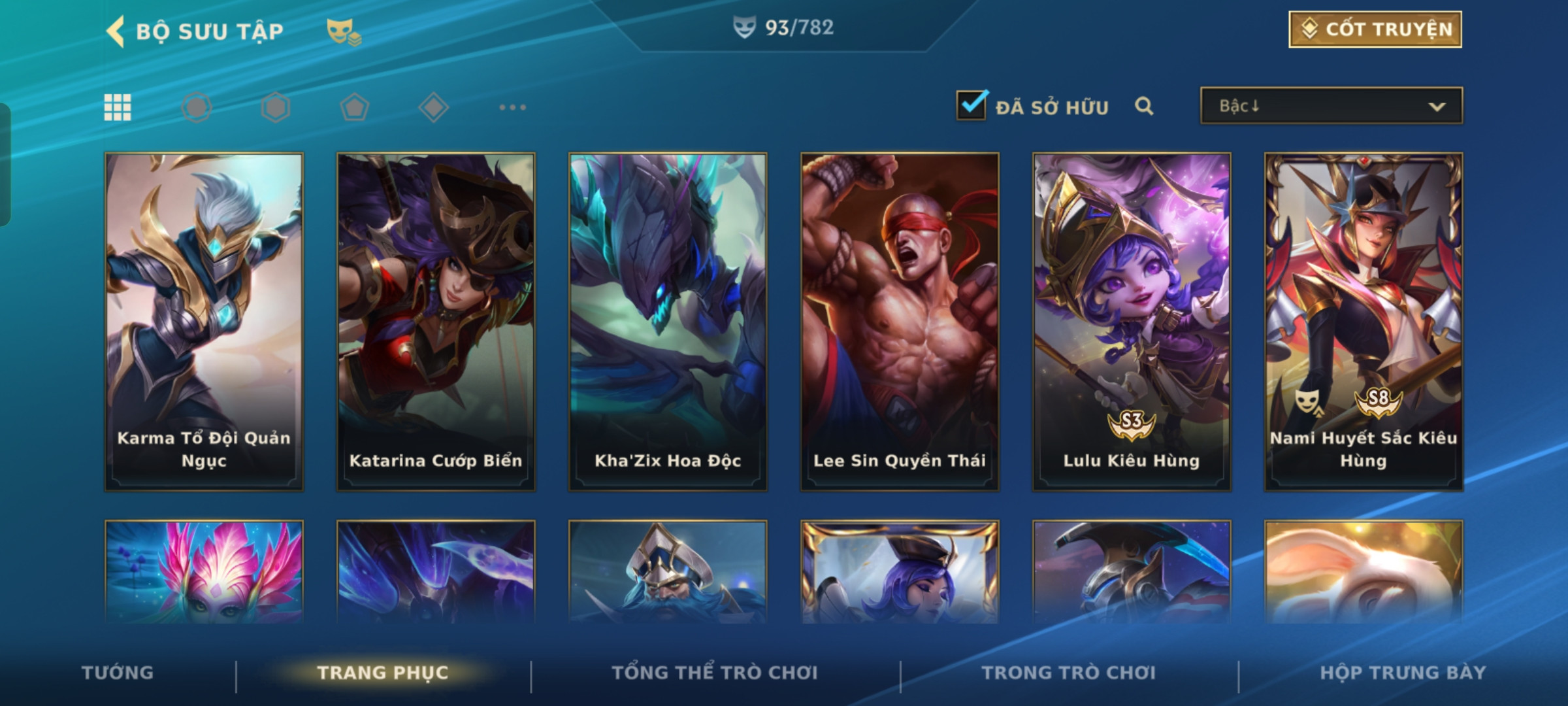
Task: Switch to Tổng Thể Trò Chơi tab
Action: click(714, 673)
